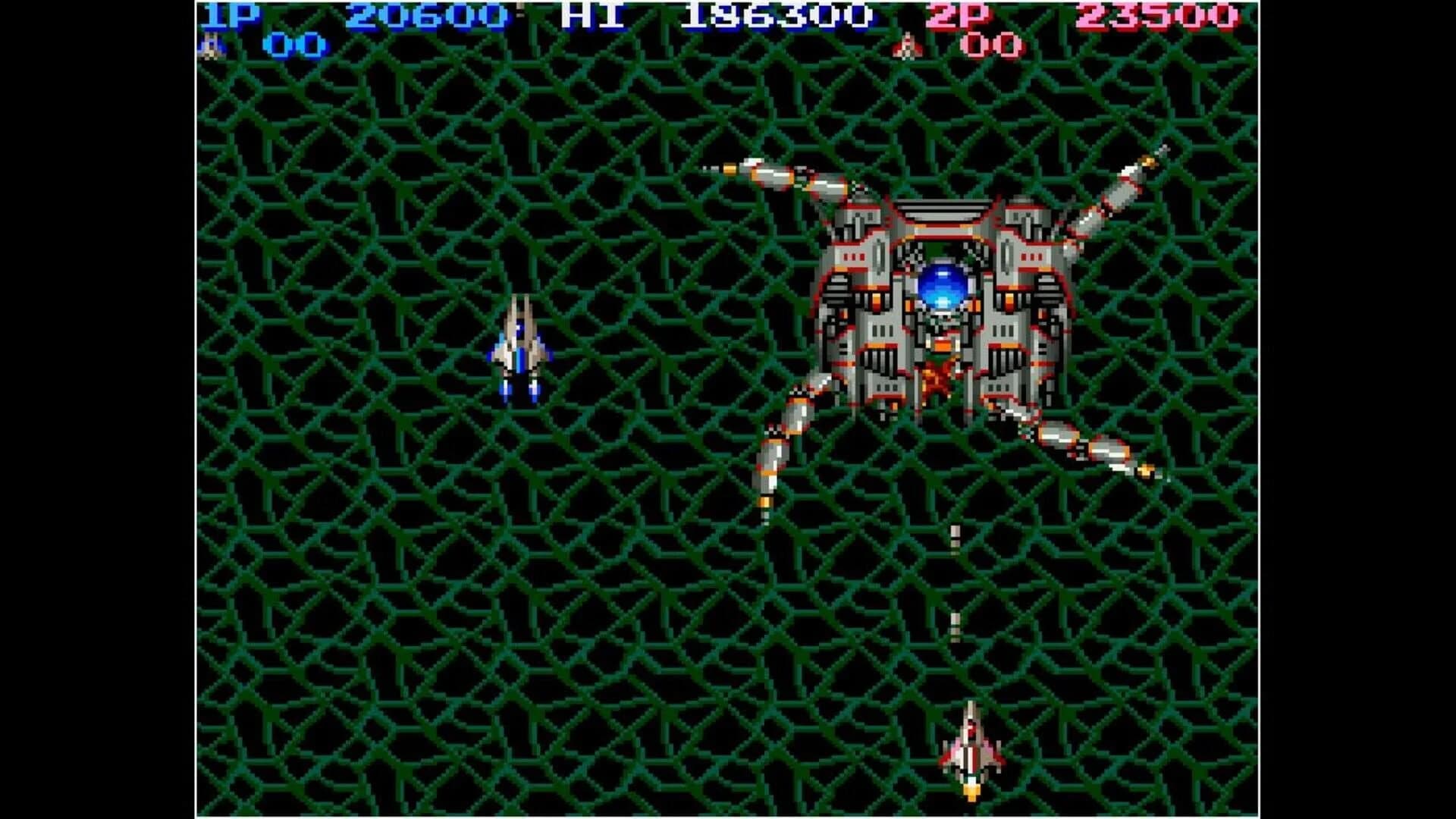Click the 2P lives ship icon

pos(908,45)
